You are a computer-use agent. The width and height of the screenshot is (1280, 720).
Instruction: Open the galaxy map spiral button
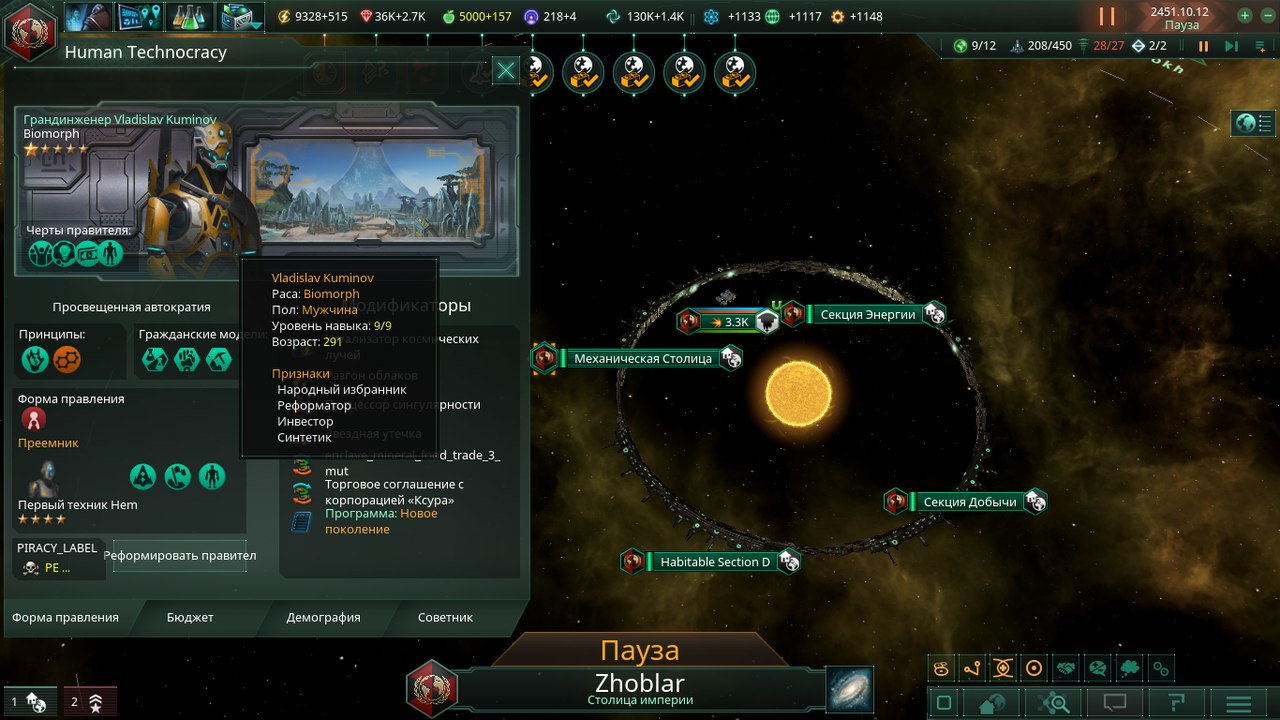(850, 689)
